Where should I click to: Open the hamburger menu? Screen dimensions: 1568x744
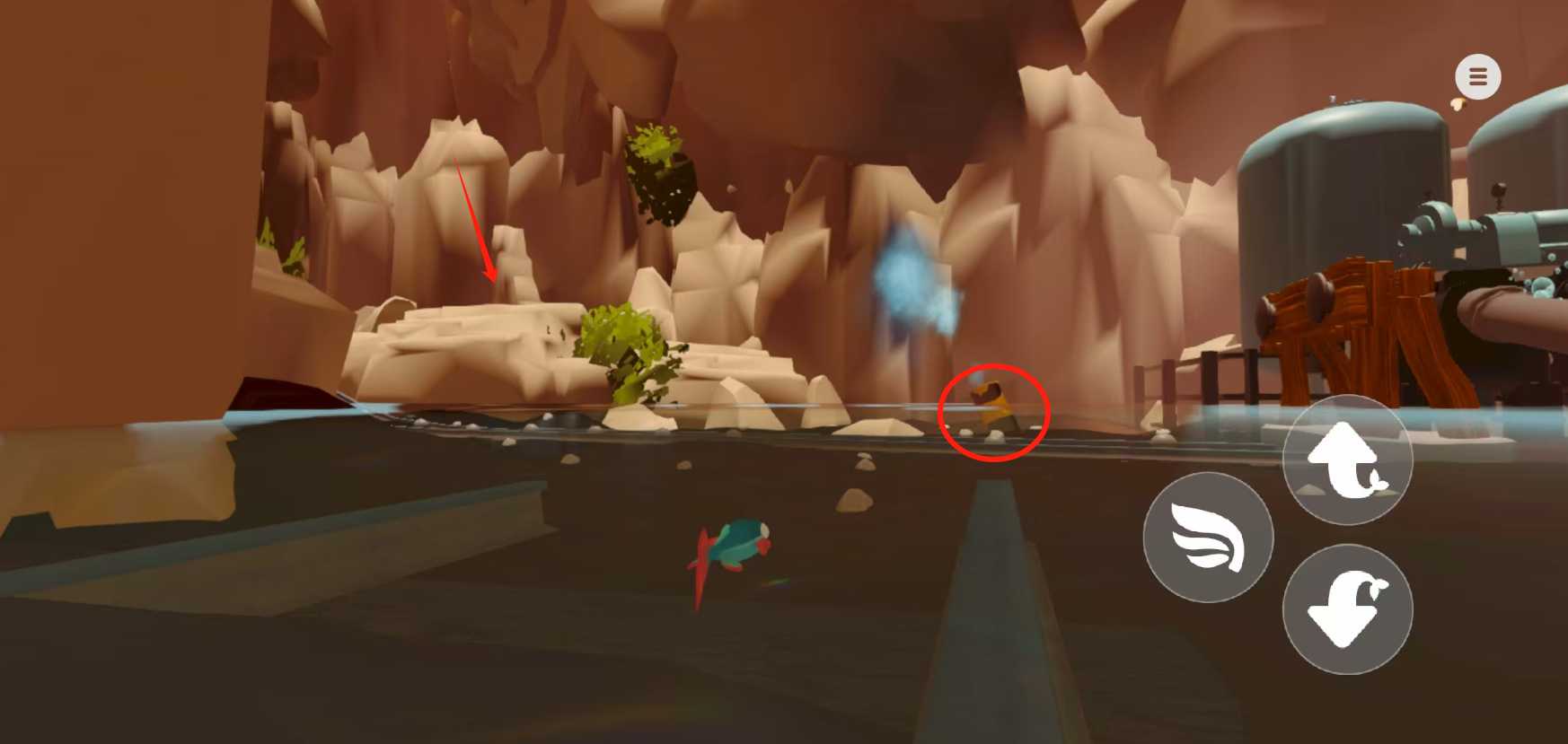[1477, 77]
